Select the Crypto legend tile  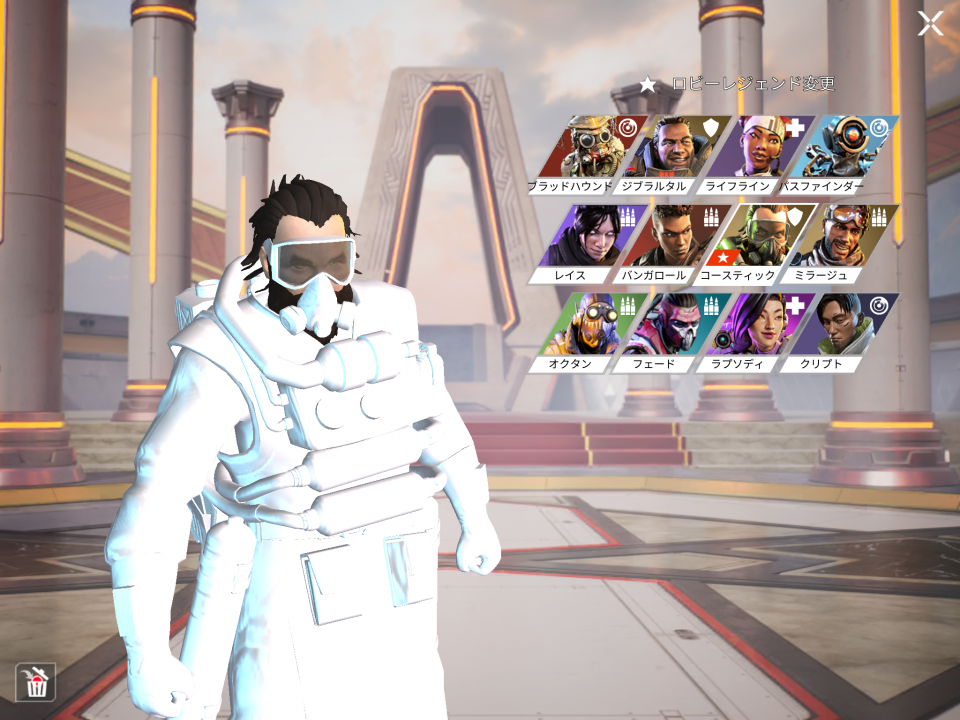point(848,328)
